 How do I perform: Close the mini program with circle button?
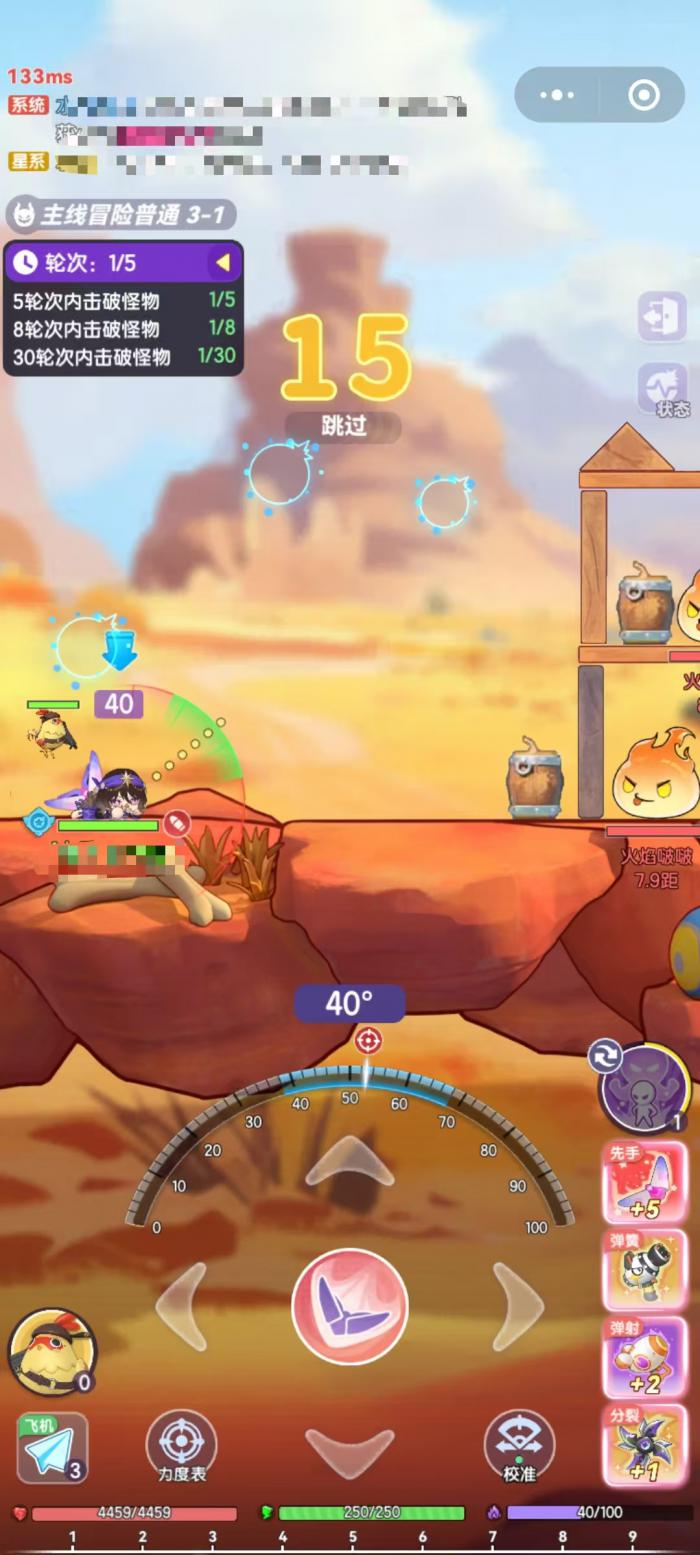(x=643, y=95)
